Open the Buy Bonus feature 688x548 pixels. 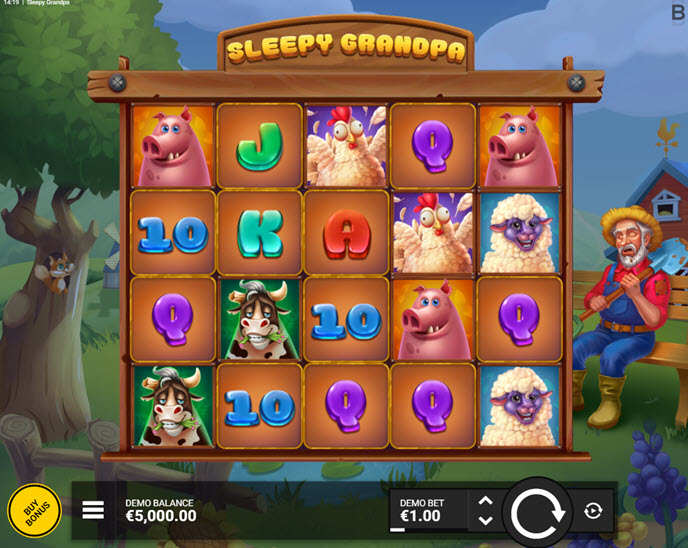[x=34, y=511]
